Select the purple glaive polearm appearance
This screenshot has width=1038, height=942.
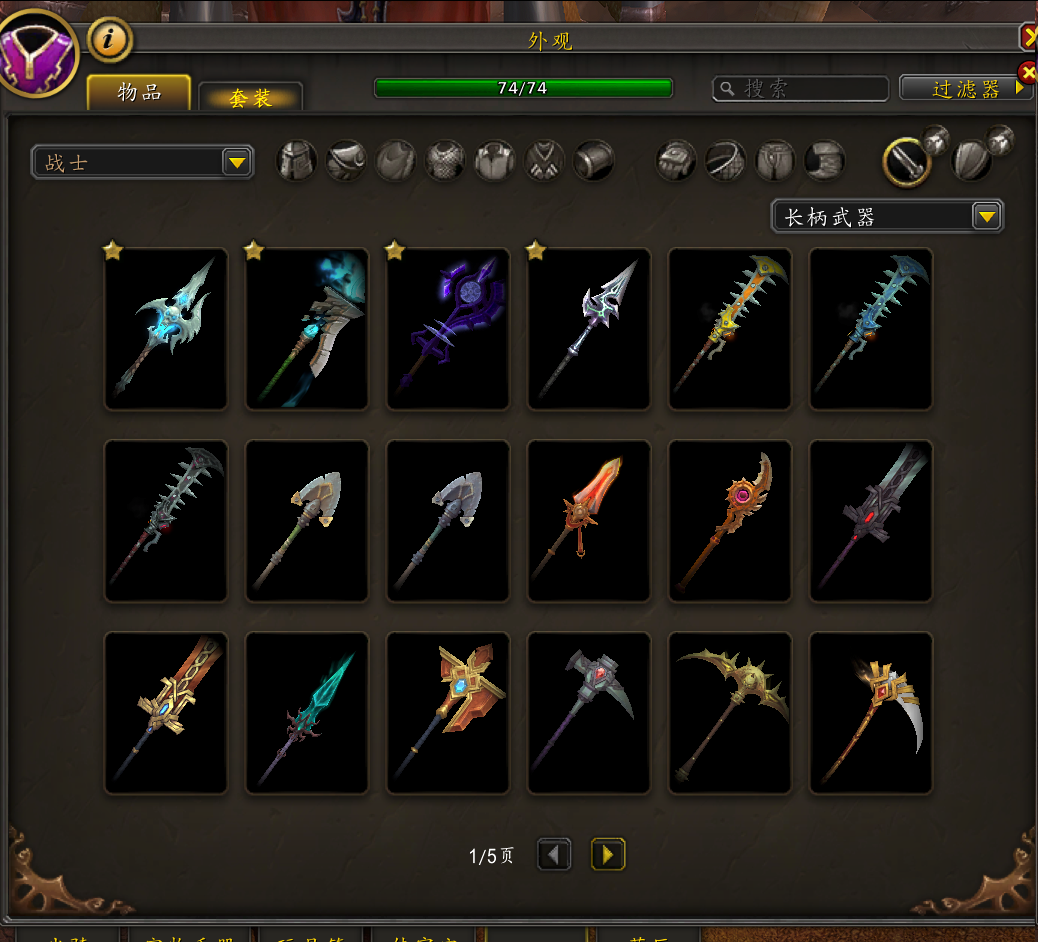click(448, 329)
